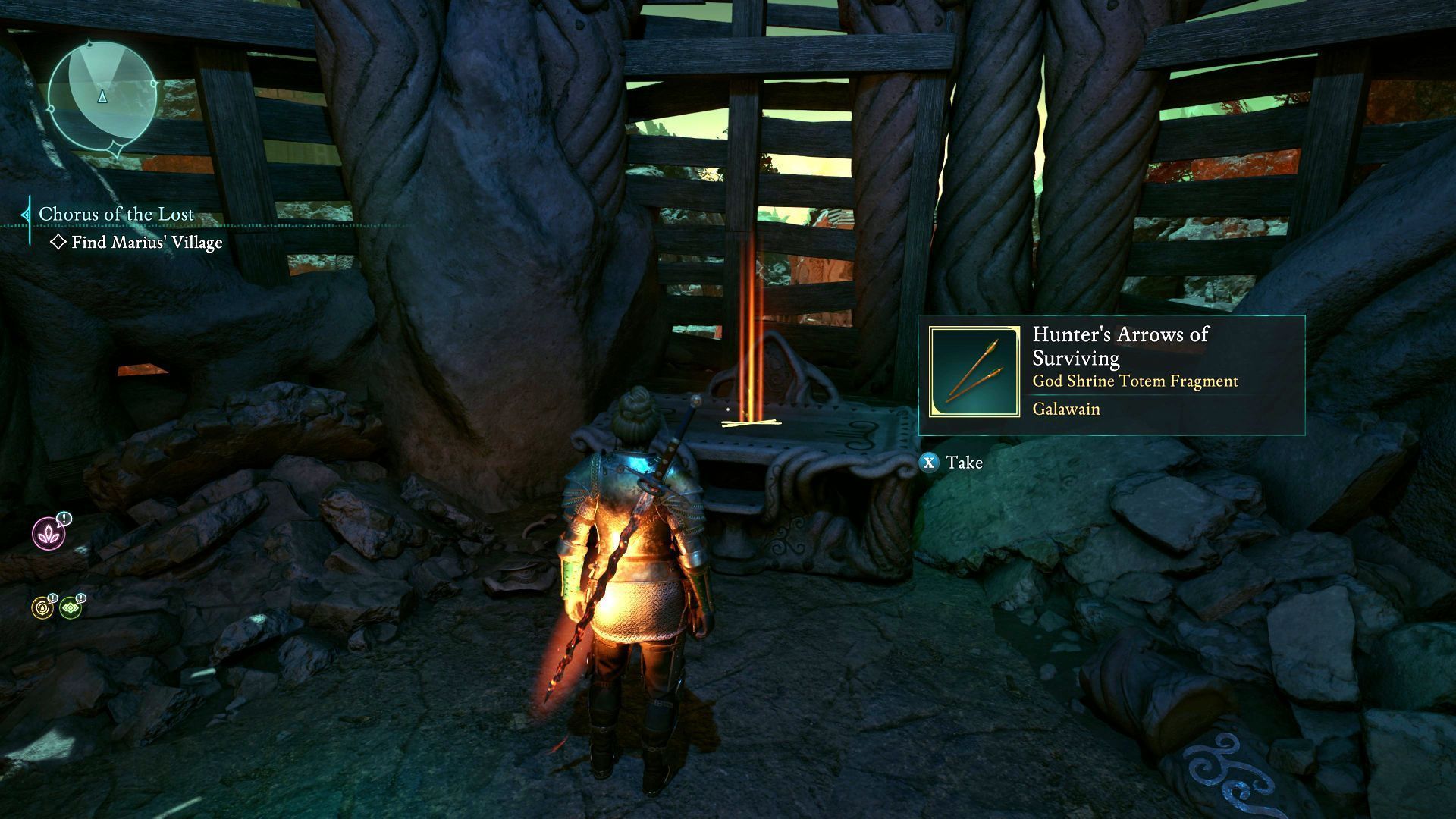Open the green diamond notification icon

pos(71,607)
